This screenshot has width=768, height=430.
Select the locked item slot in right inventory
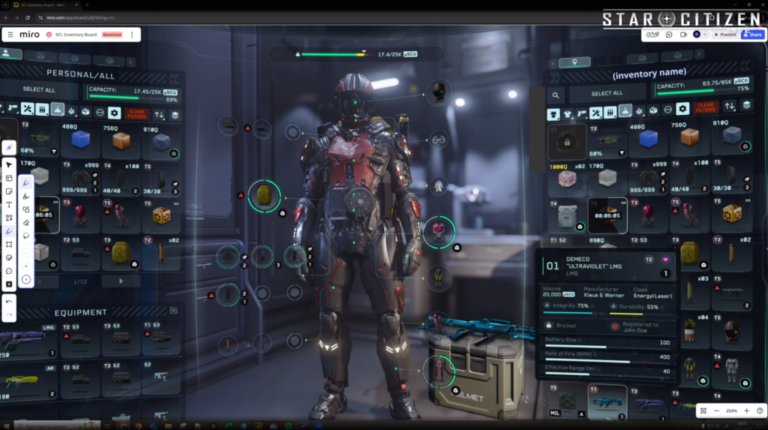pyautogui.click(x=567, y=140)
